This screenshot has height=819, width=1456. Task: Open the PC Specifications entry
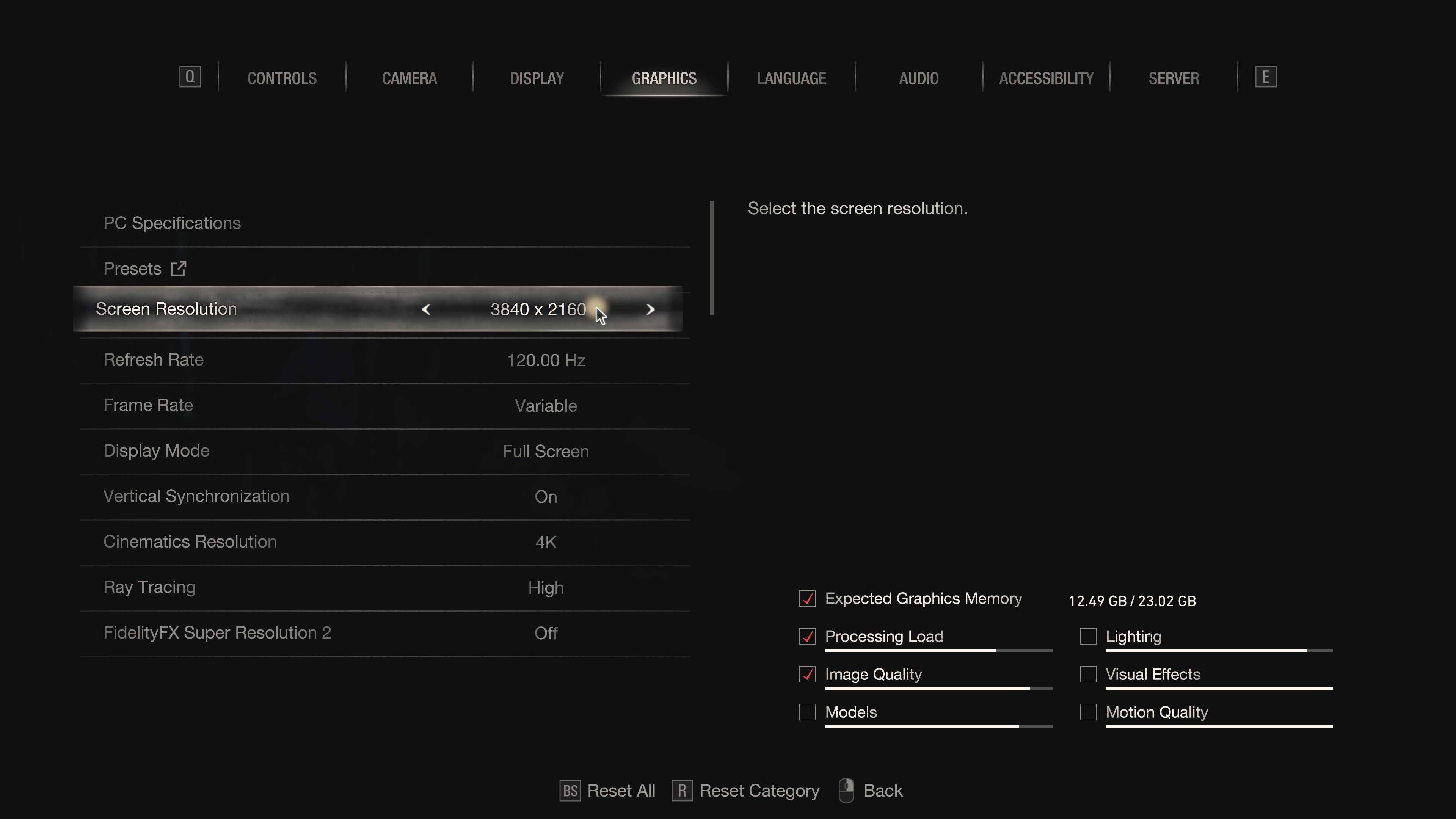(x=172, y=223)
